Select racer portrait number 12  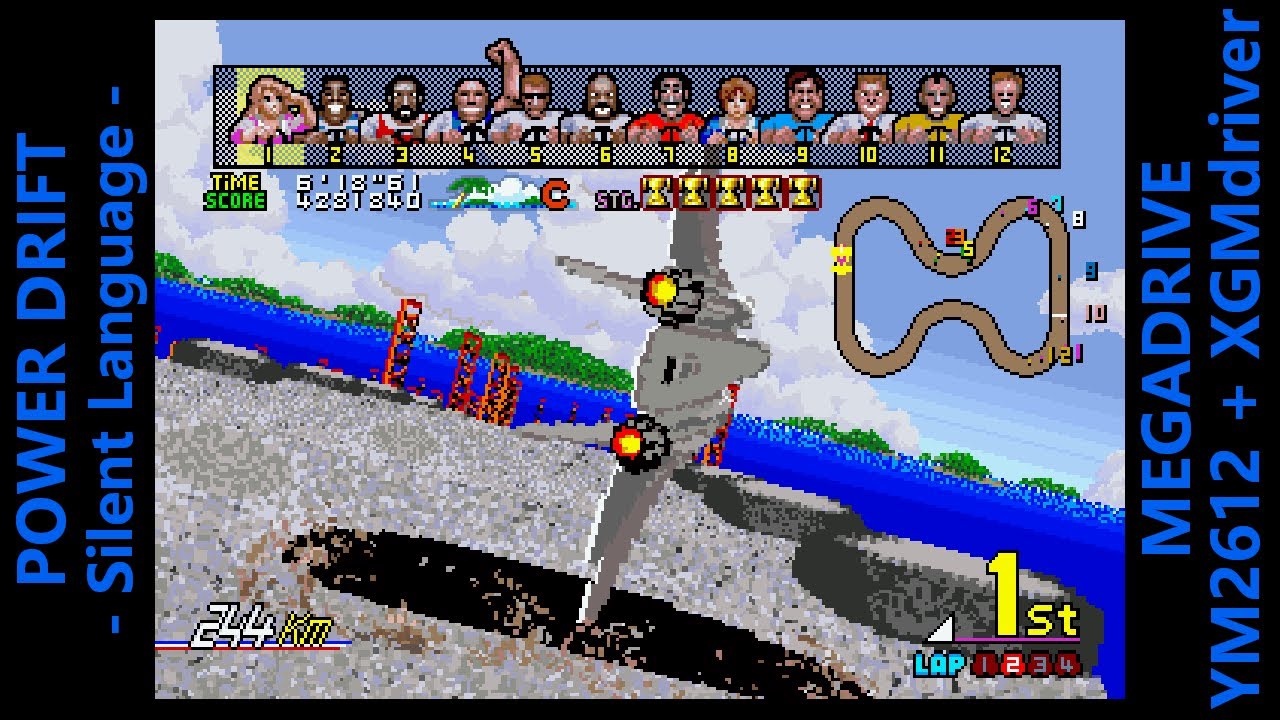[1003, 112]
